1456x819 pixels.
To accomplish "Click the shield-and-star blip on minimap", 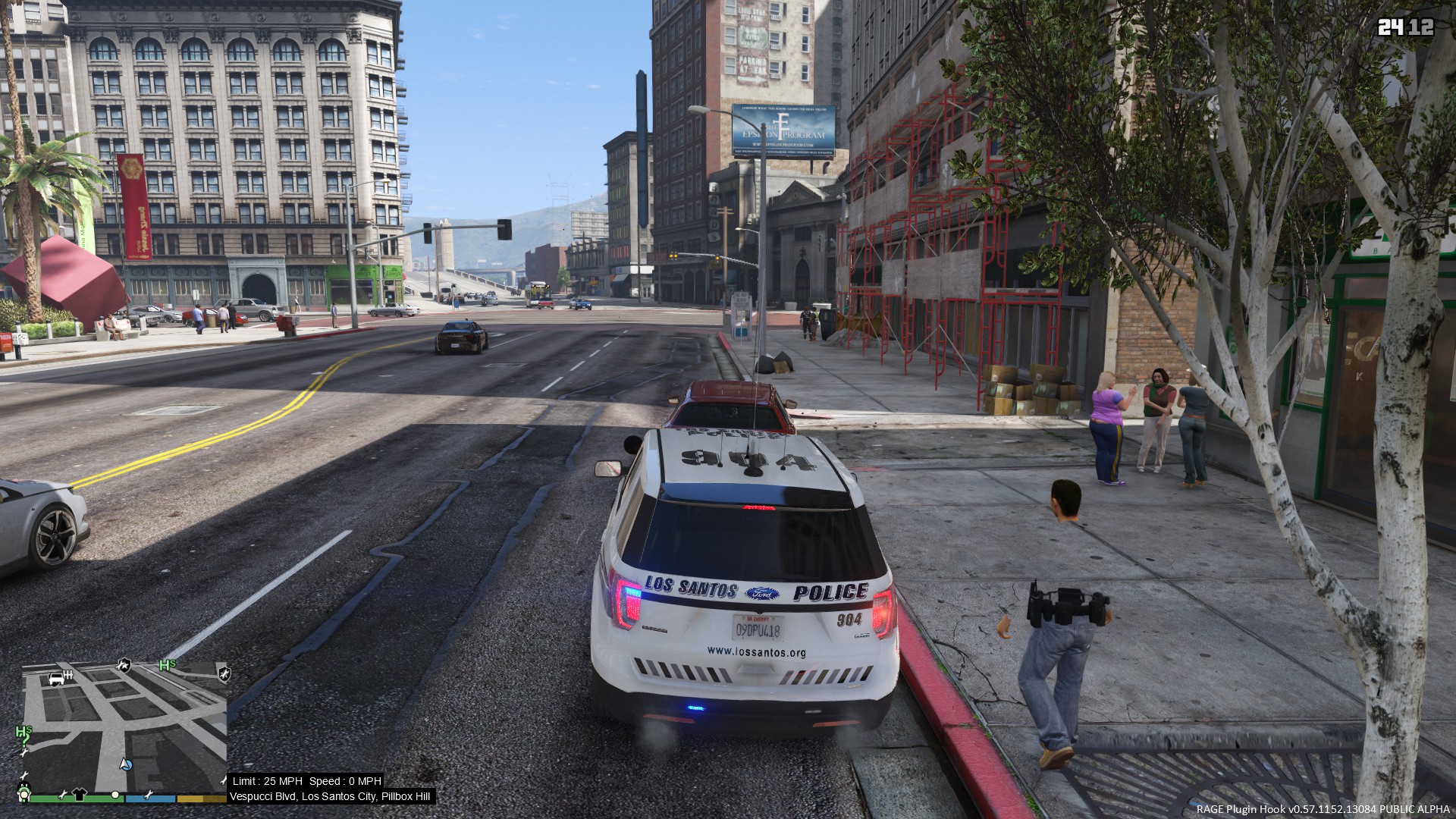I will tap(123, 666).
